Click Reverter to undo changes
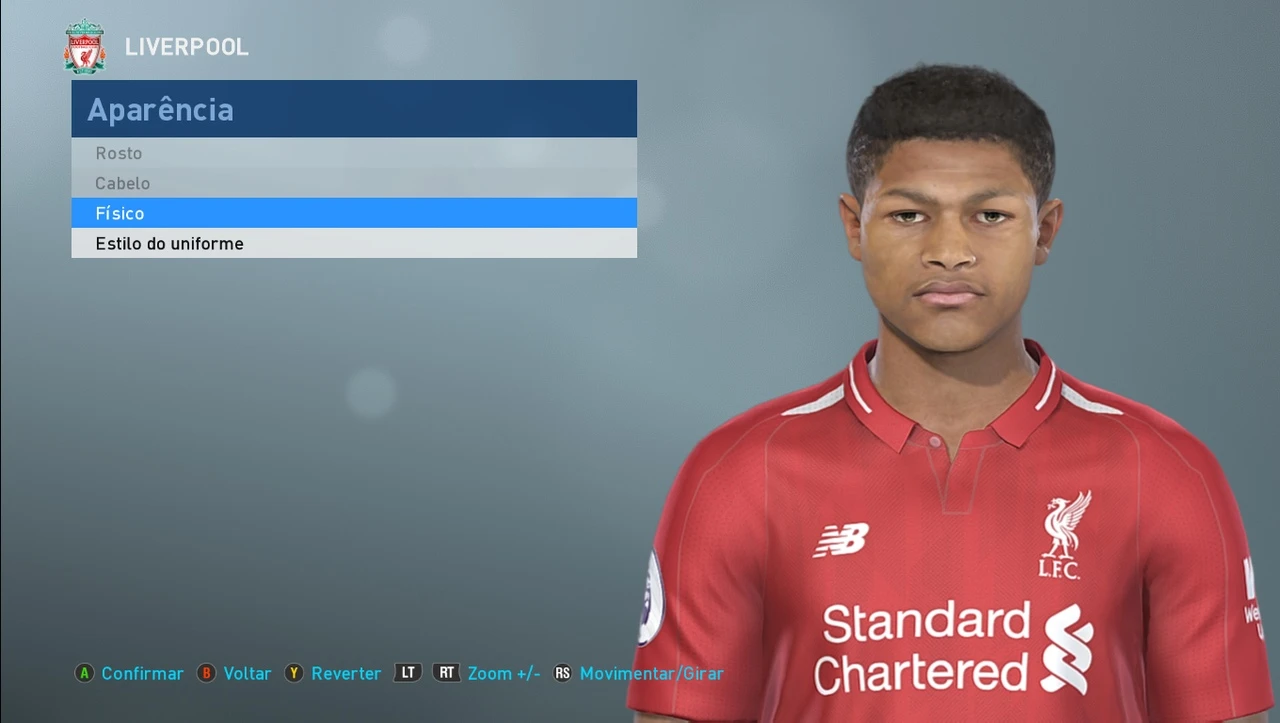This screenshot has width=1280, height=723. [x=346, y=673]
